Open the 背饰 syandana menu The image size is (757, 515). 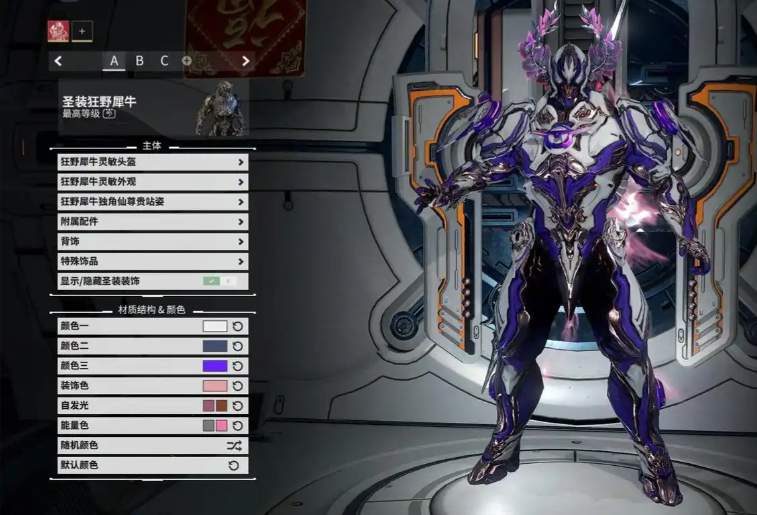pos(152,242)
